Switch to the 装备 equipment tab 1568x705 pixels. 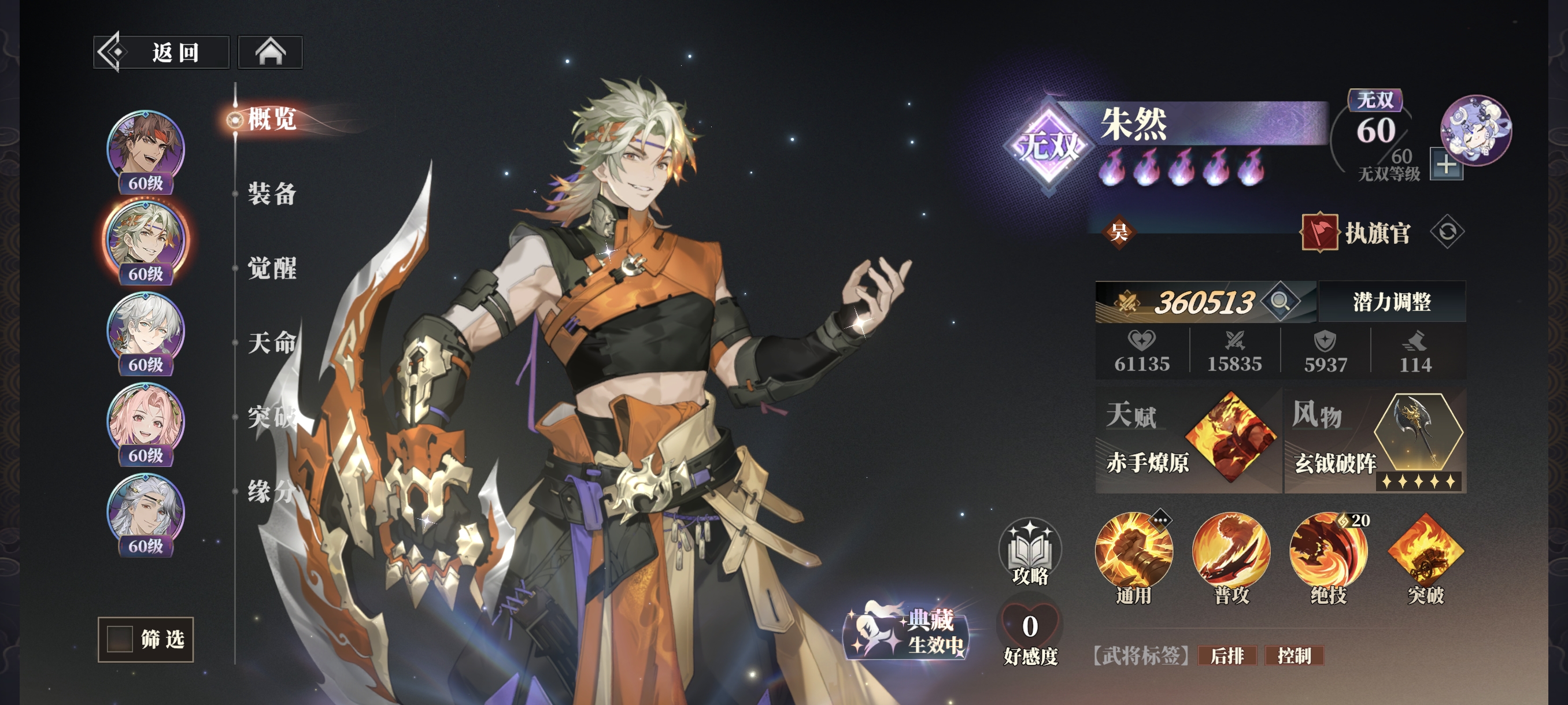point(272,194)
